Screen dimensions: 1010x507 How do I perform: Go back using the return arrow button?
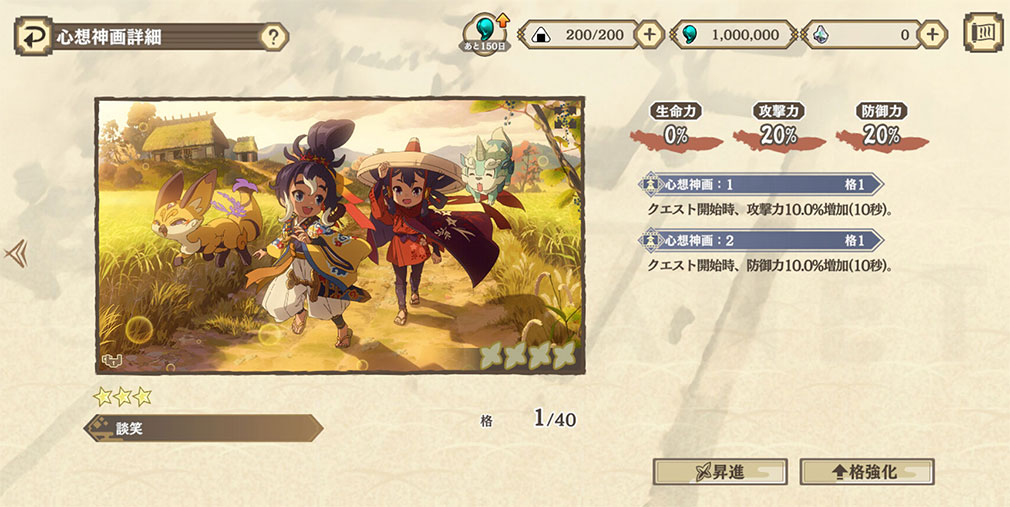coord(33,37)
